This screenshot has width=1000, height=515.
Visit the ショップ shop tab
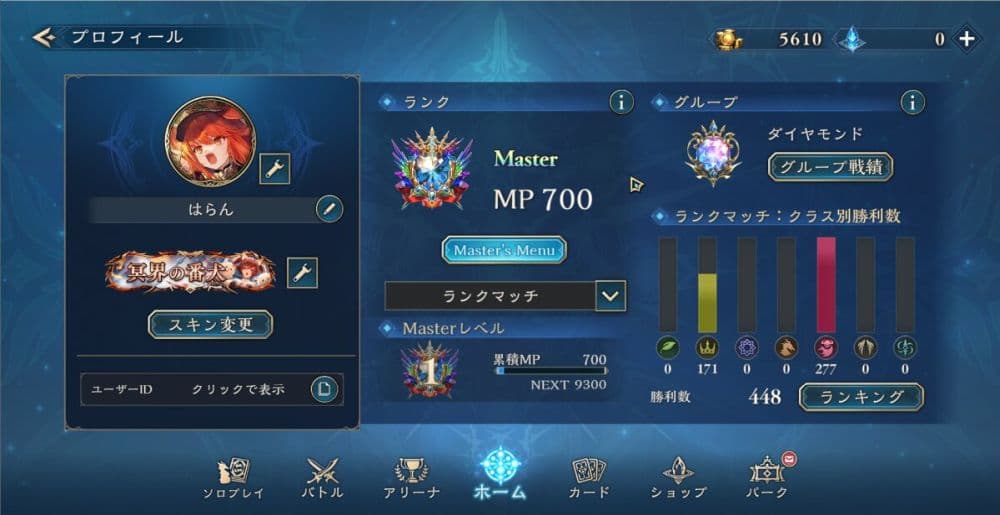tap(678, 477)
